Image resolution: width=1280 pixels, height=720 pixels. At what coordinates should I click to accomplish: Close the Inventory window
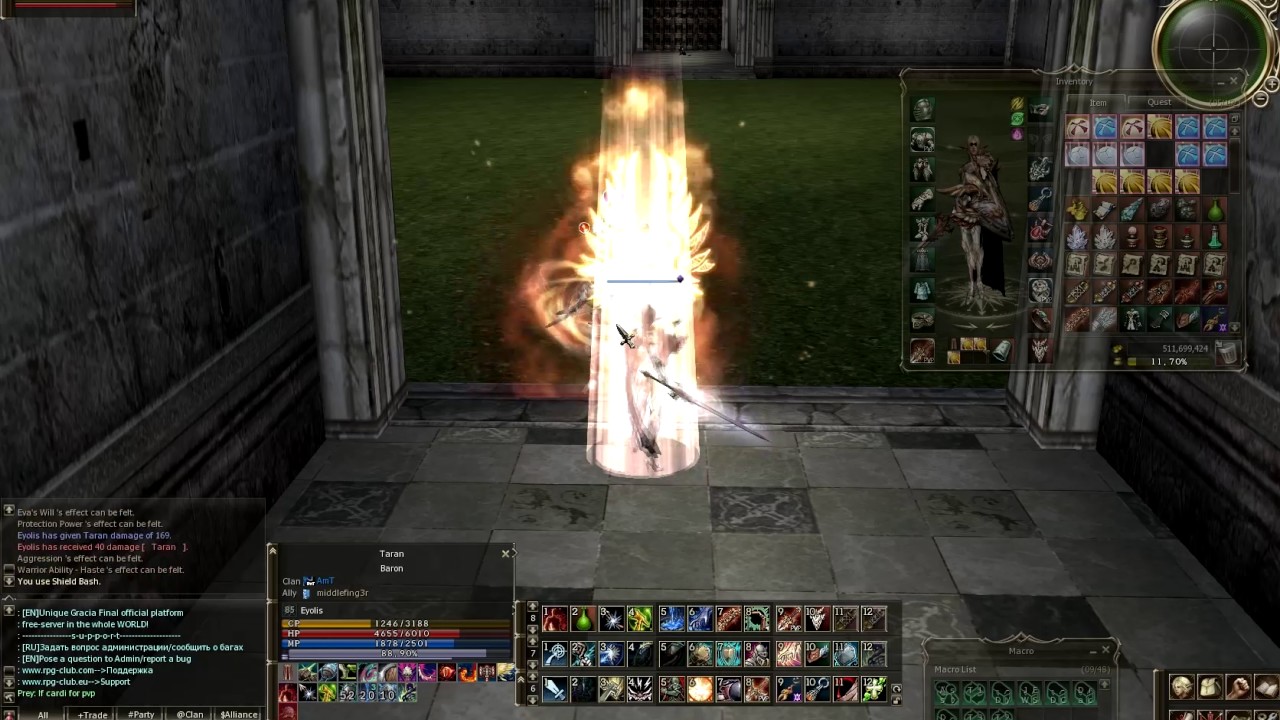(1233, 81)
